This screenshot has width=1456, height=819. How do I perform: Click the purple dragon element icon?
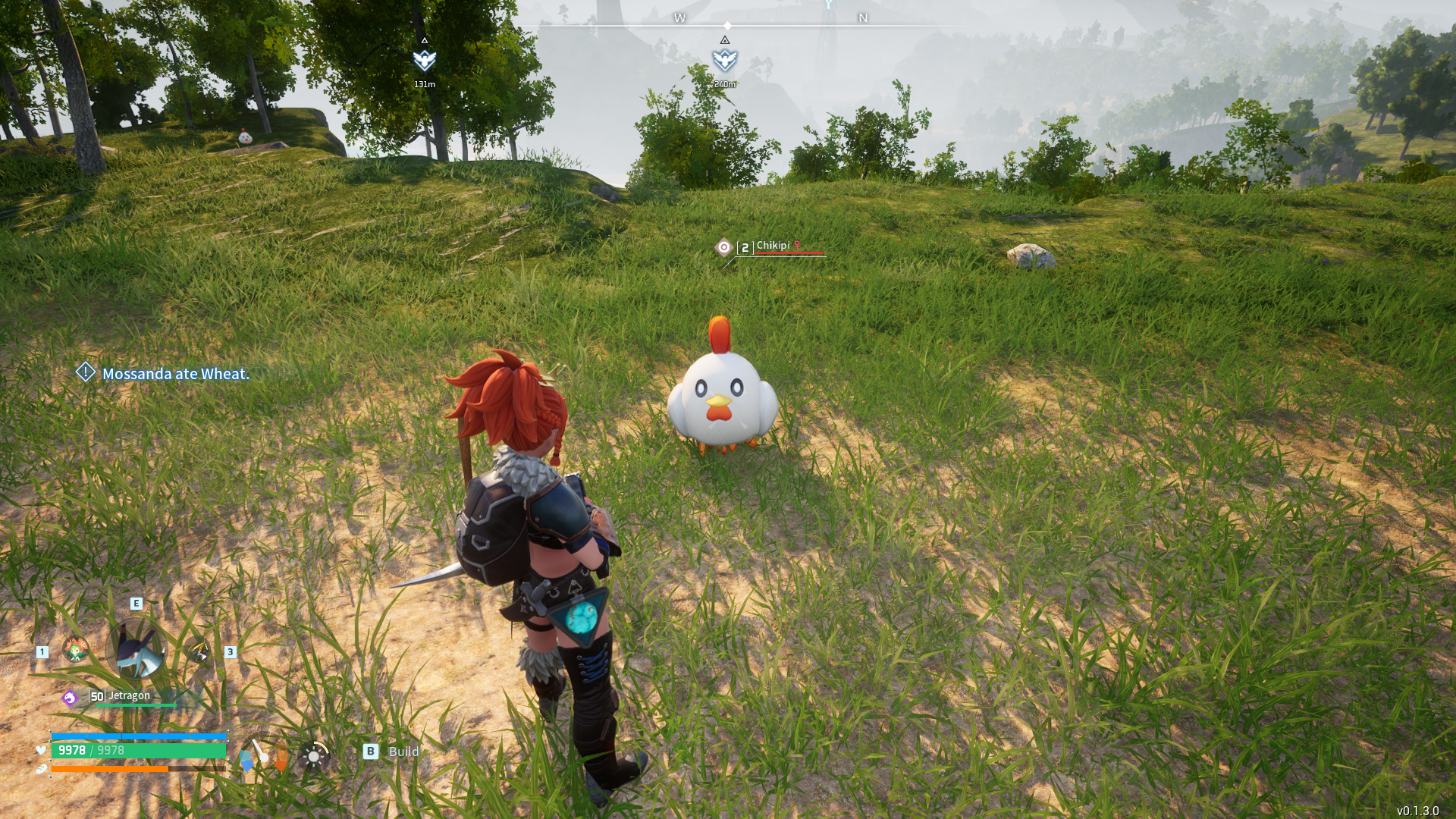(70, 698)
